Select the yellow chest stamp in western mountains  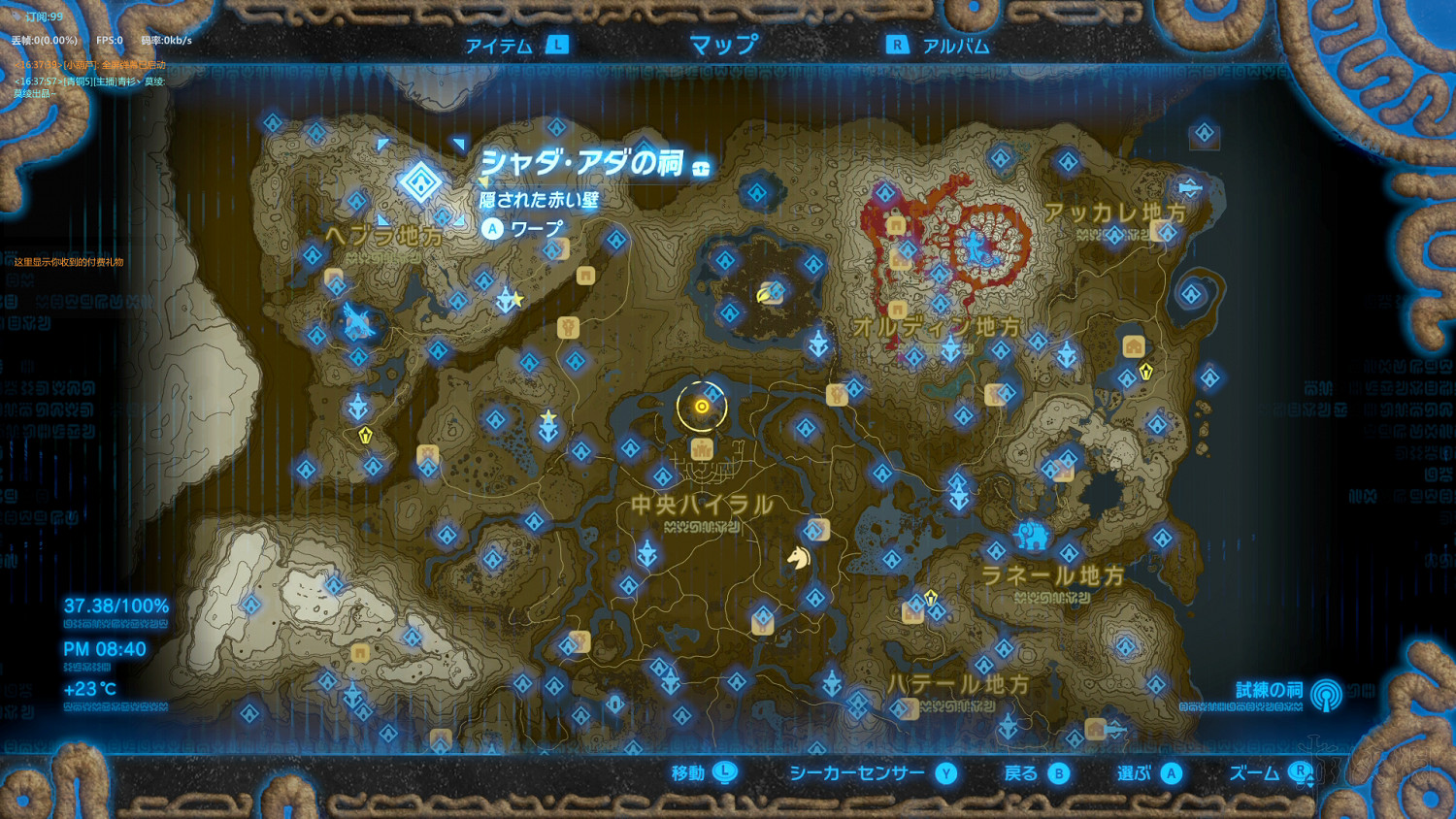point(364,437)
